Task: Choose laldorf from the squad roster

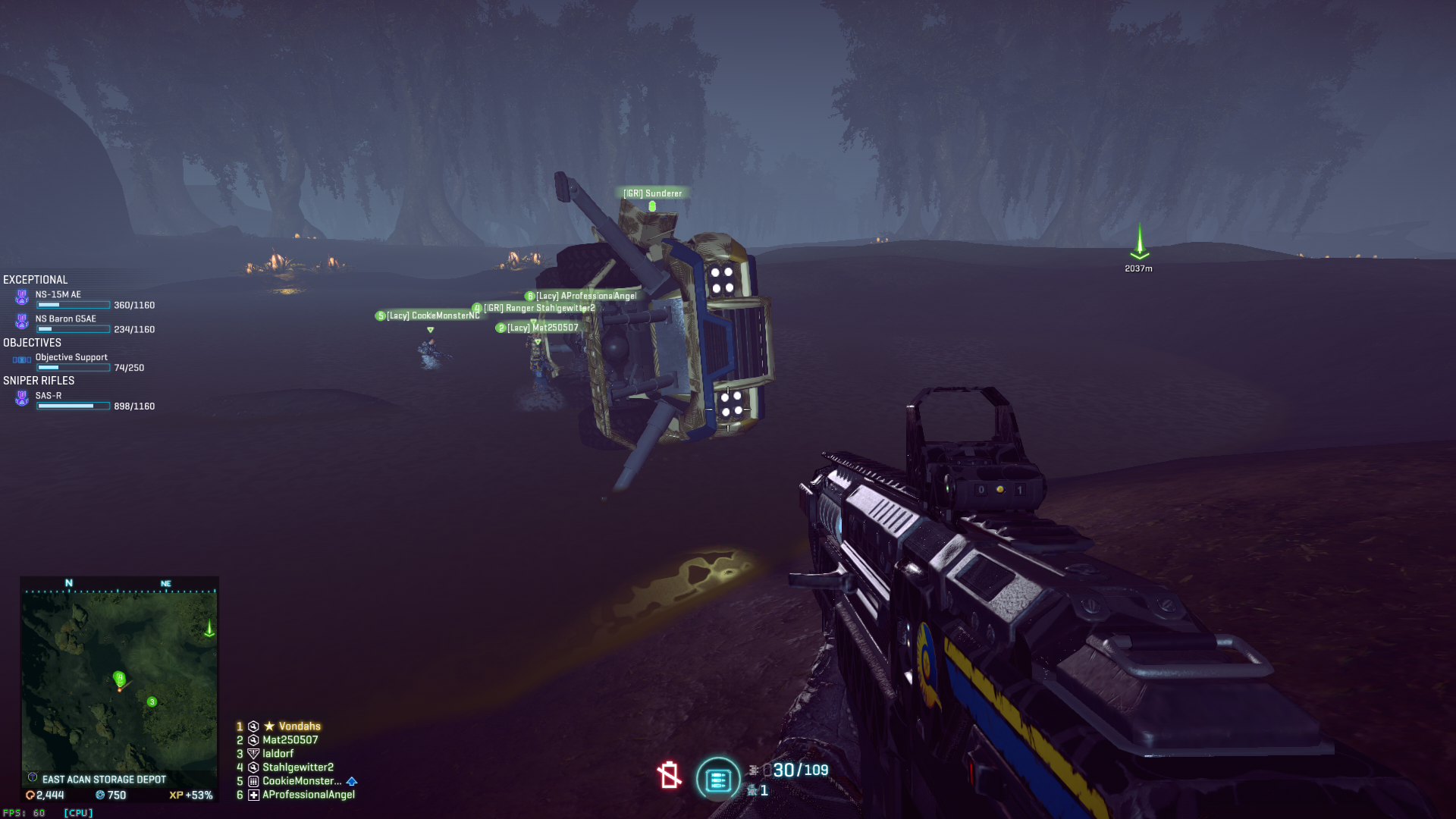Action: pos(278,754)
